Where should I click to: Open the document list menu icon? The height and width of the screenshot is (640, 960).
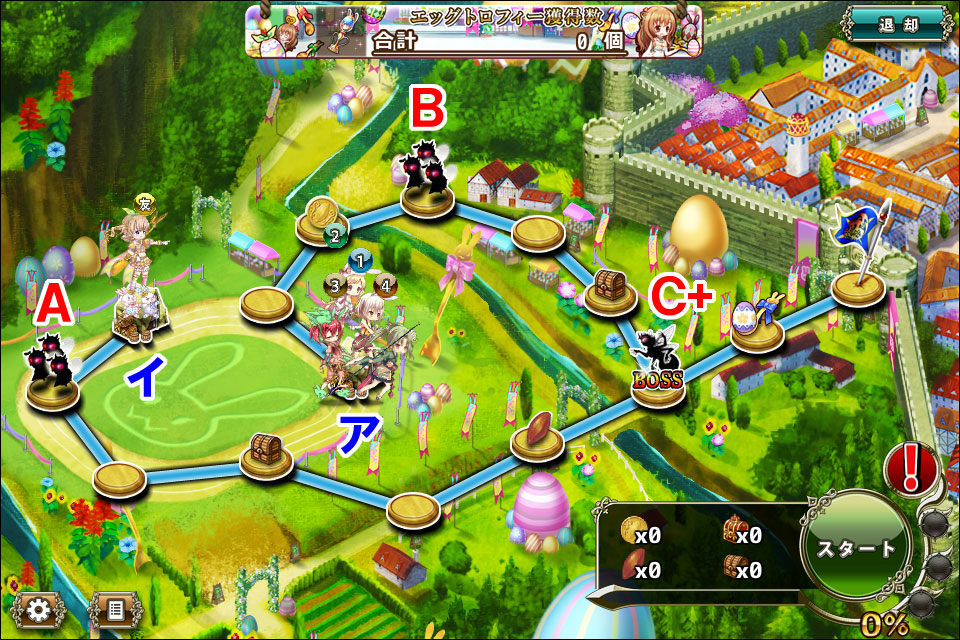(115, 608)
